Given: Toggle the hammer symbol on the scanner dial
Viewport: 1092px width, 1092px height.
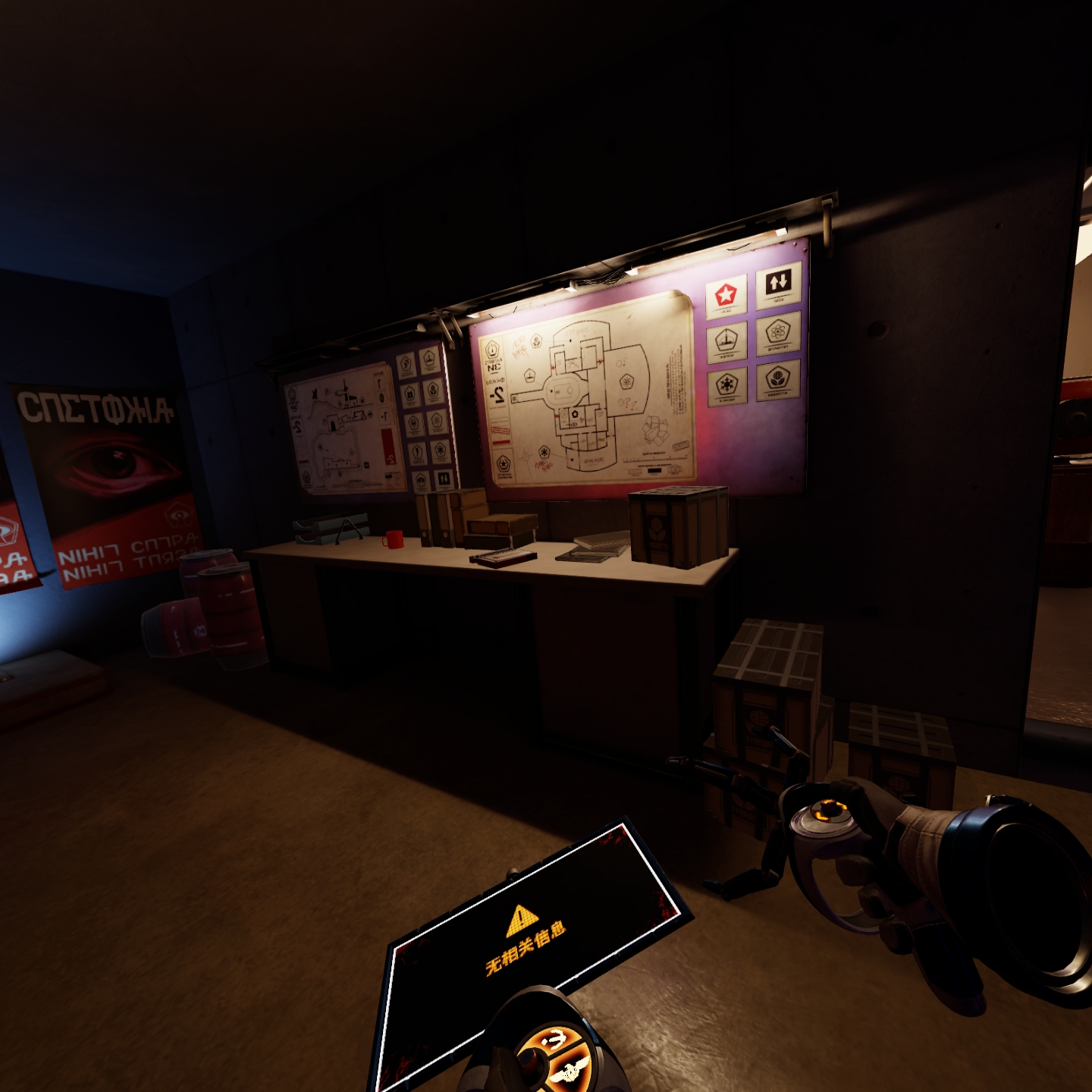Looking at the screenshot, I should click(x=556, y=1038).
